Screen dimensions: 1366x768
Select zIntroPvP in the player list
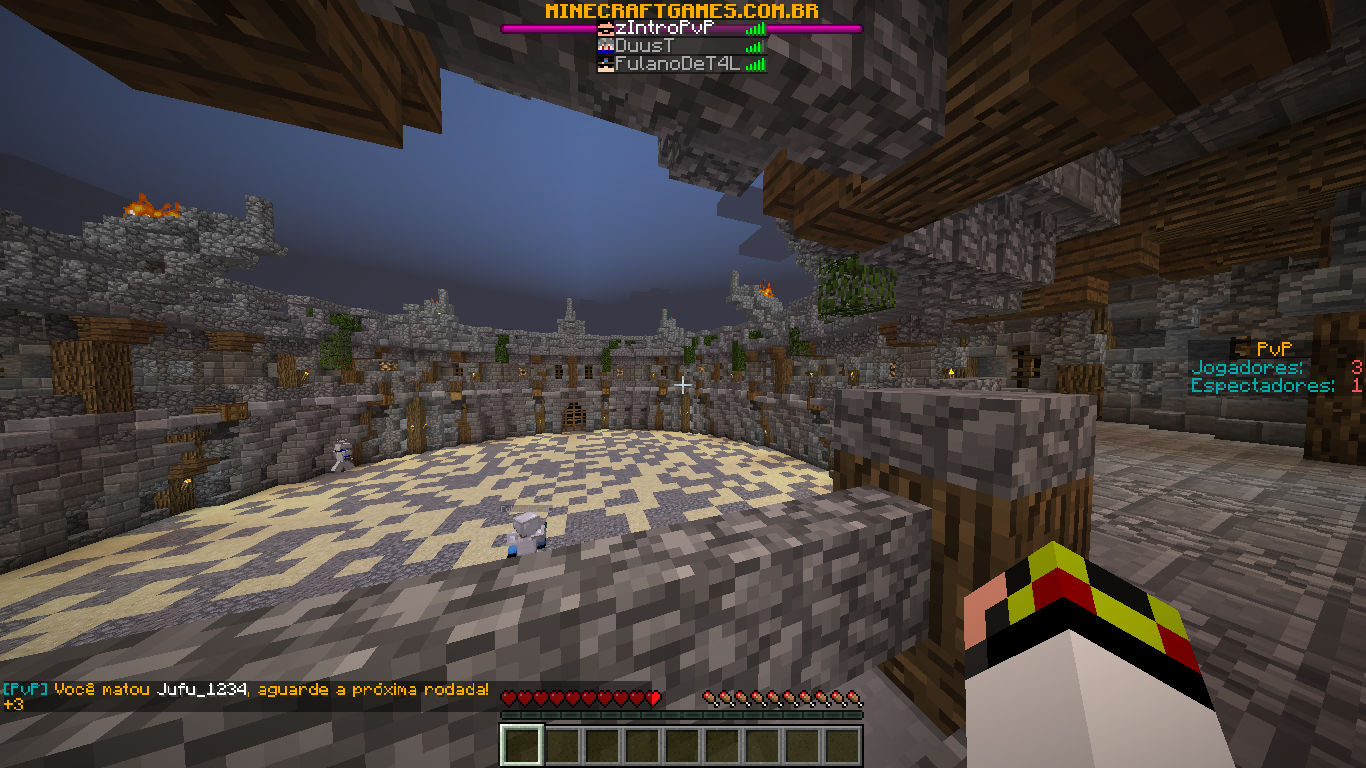[x=666, y=29]
